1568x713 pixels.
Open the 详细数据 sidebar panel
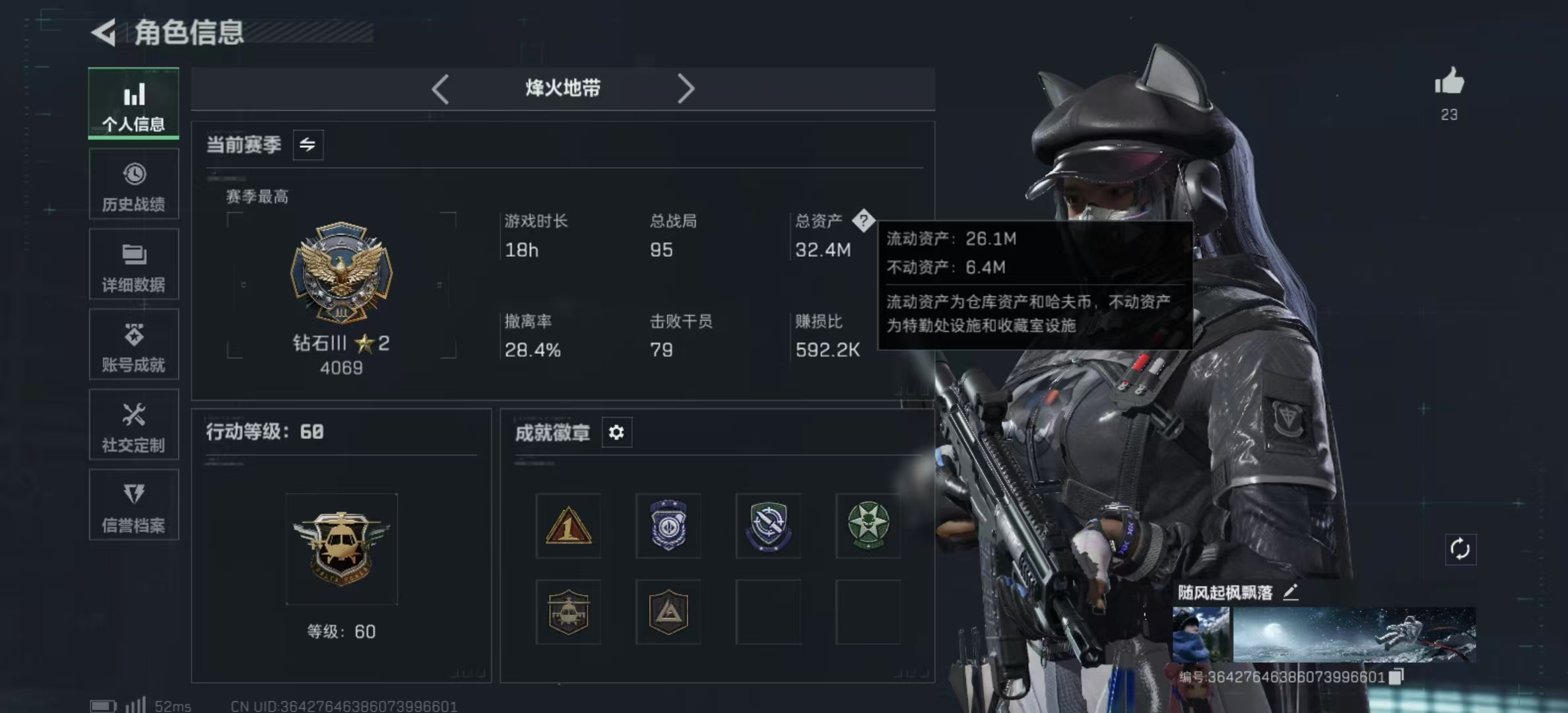point(134,264)
